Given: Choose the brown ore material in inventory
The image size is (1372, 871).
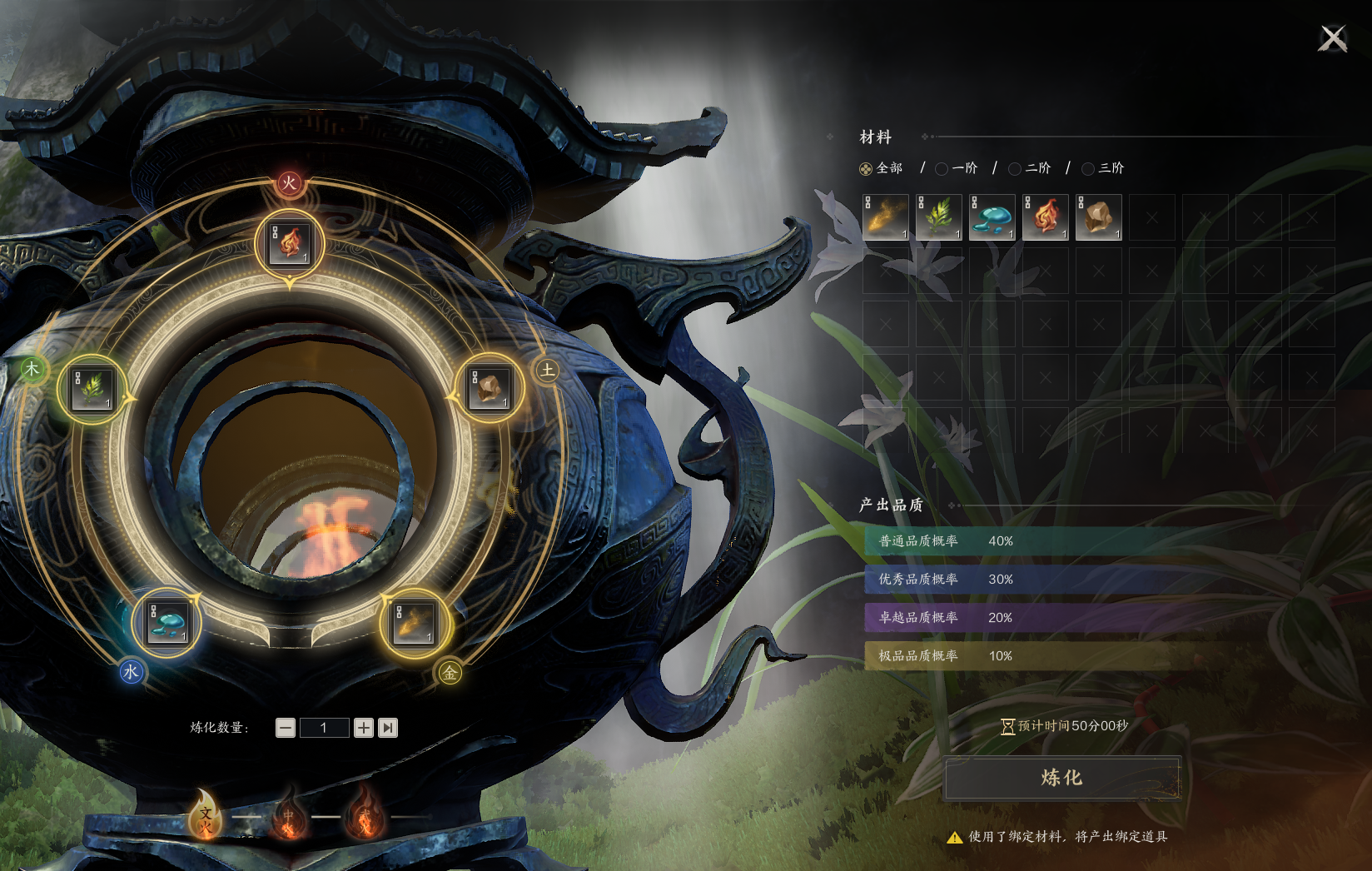Looking at the screenshot, I should 1099,217.
